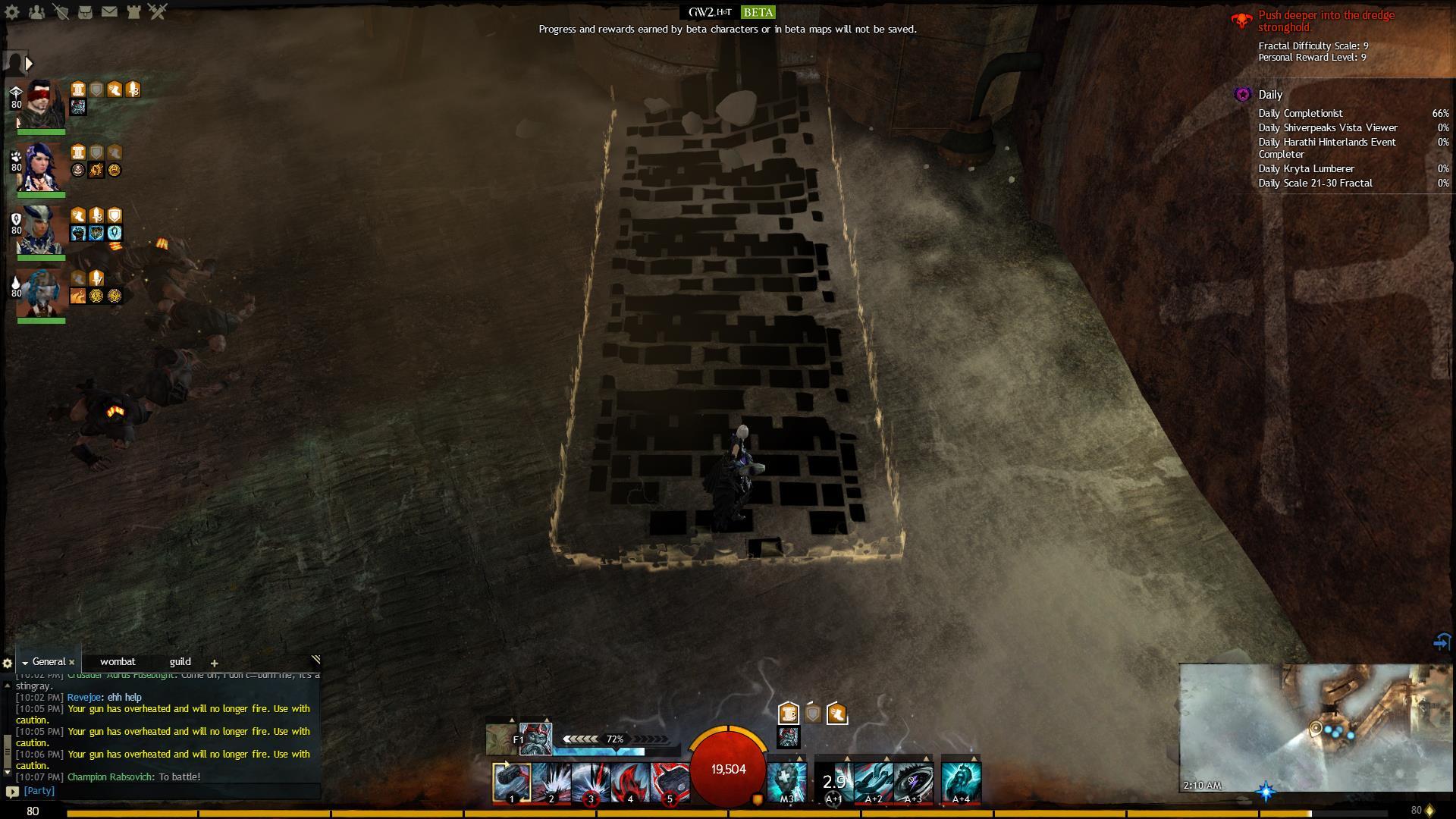This screenshot has width=1456, height=819.
Task: Open the inventory bag icon
Action: [85, 12]
